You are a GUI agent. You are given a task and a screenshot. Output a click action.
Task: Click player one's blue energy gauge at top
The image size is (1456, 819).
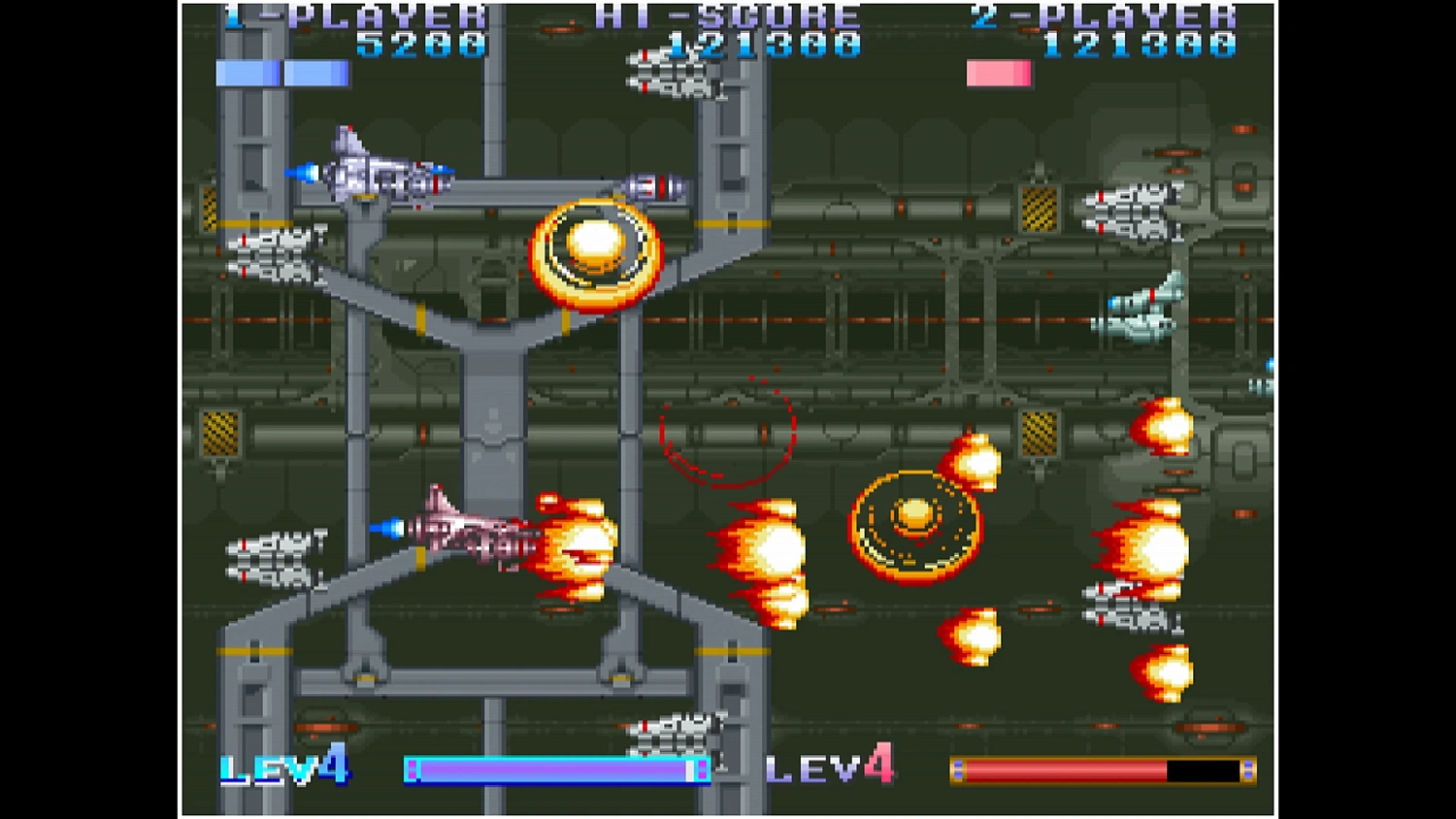click(x=283, y=73)
